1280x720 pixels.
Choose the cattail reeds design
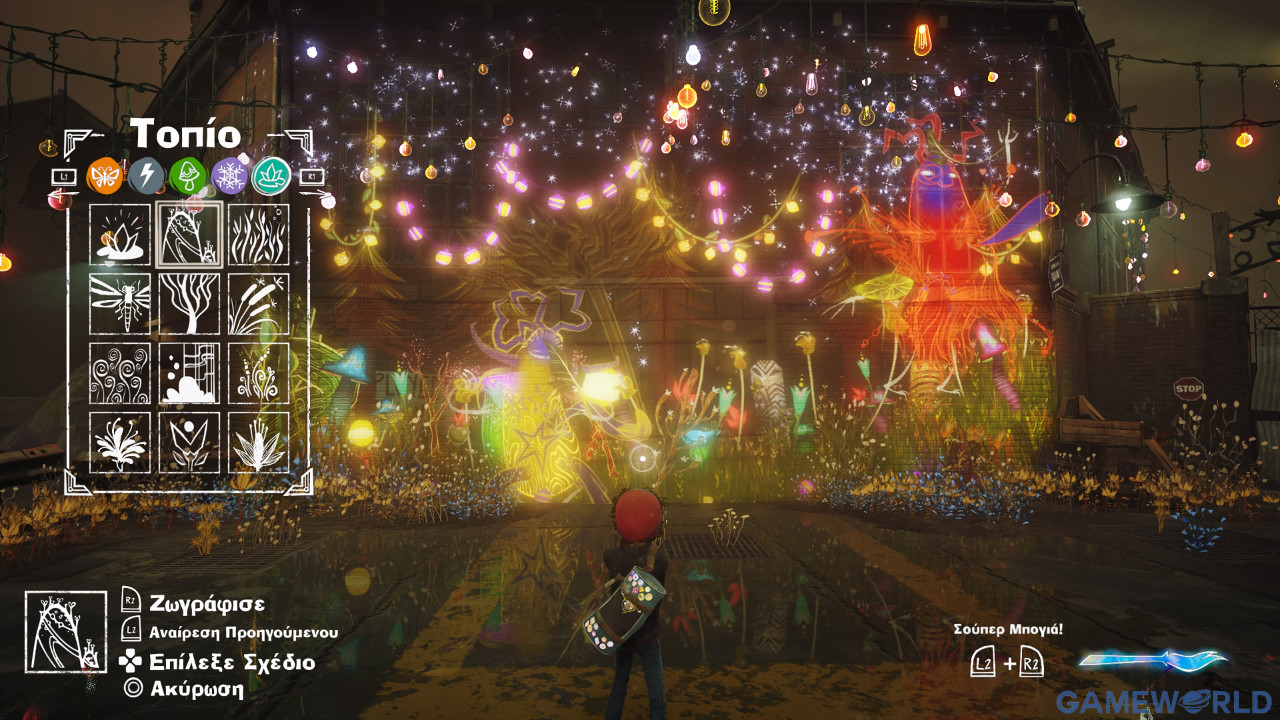tap(258, 304)
